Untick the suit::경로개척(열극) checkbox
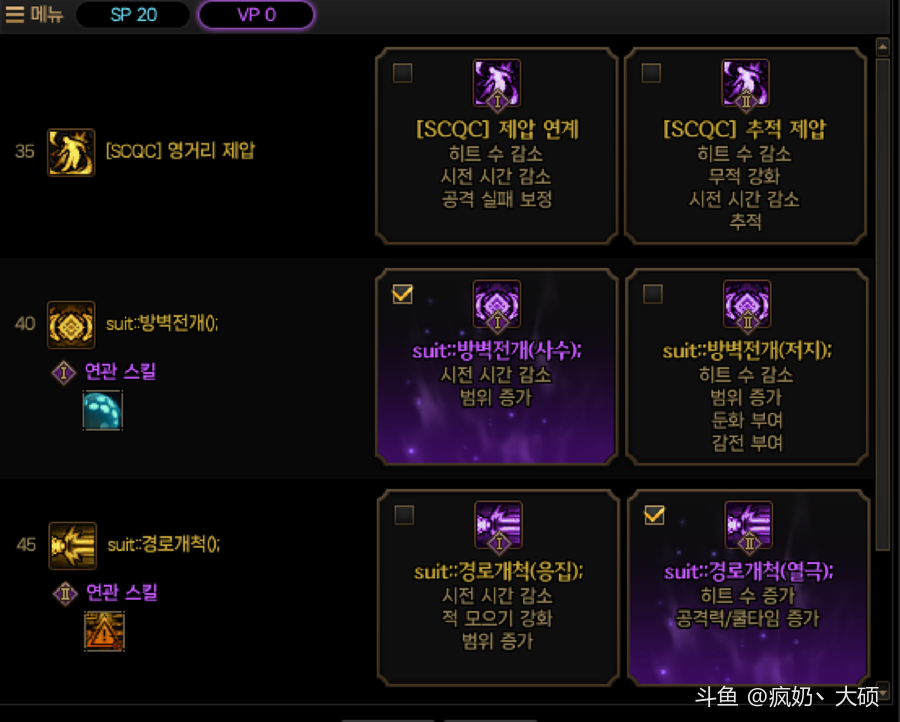Image resolution: width=900 pixels, height=722 pixels. click(654, 515)
